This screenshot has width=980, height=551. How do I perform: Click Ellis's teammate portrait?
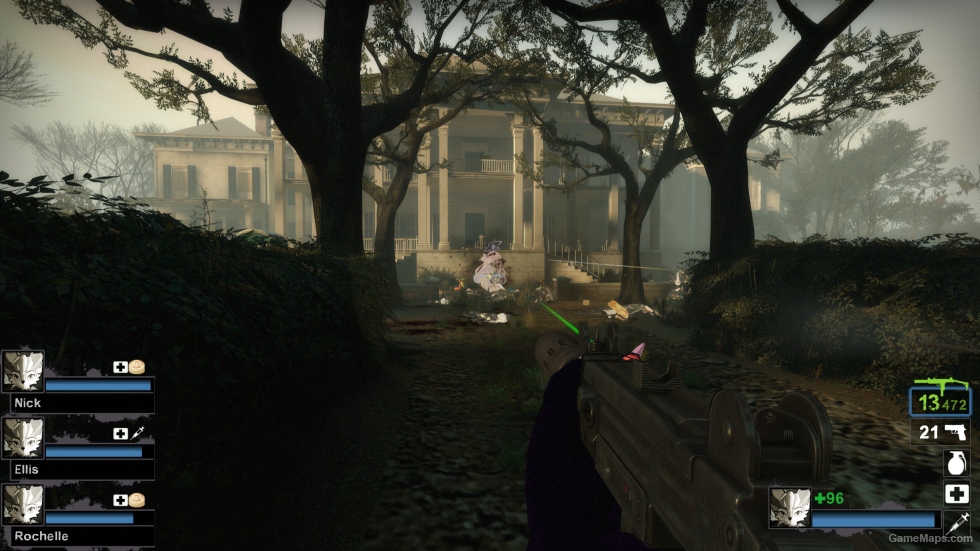pyautogui.click(x=22, y=437)
